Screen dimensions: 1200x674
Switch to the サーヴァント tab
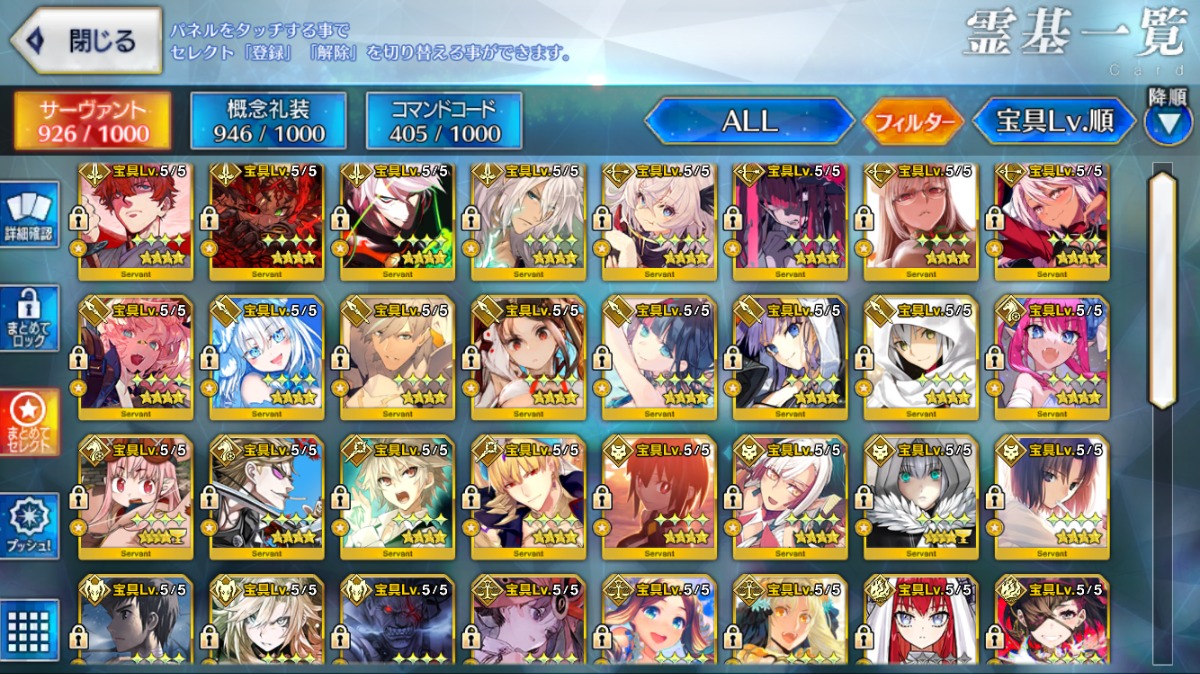(x=93, y=121)
